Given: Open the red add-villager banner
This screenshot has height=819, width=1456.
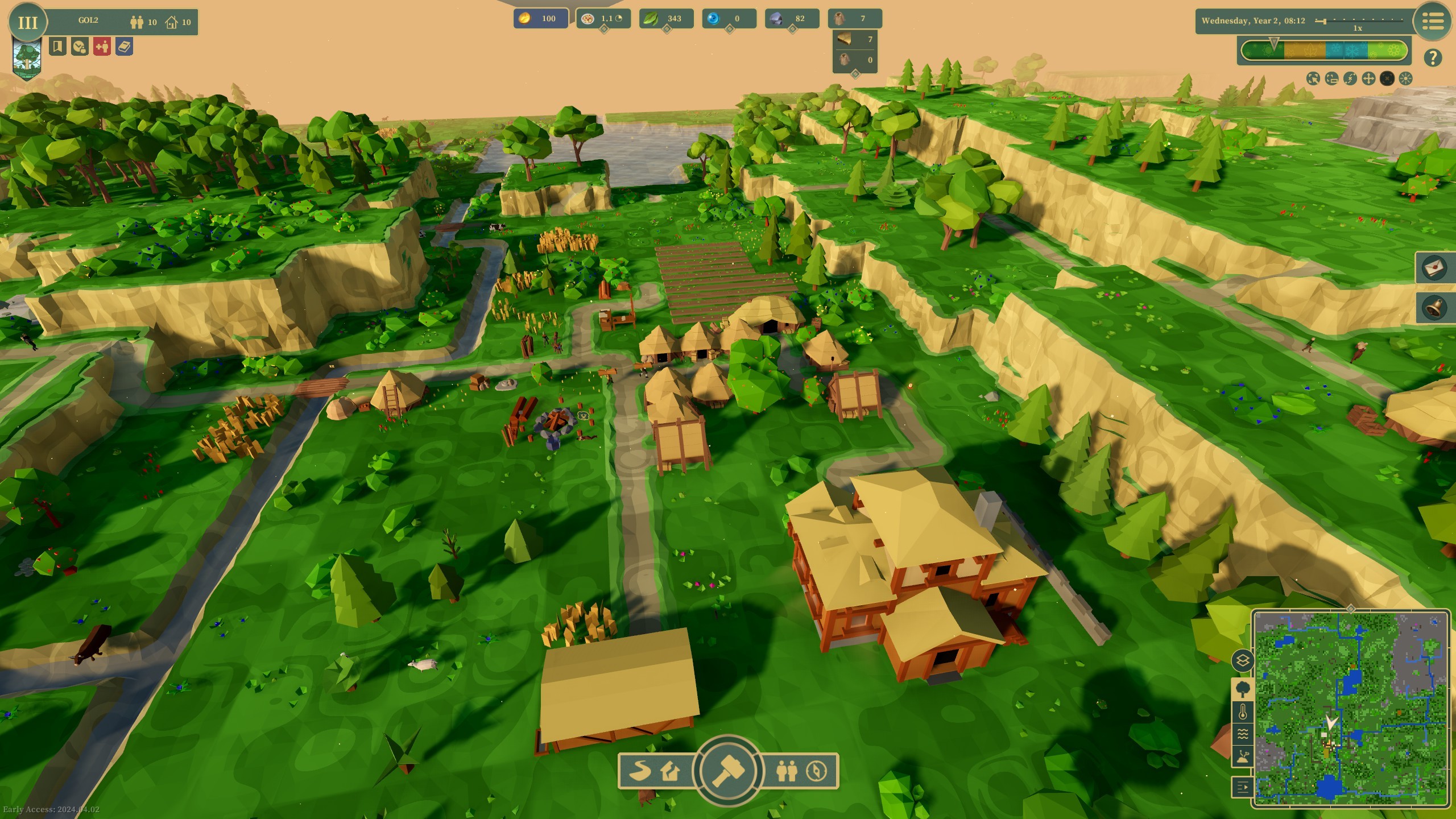Looking at the screenshot, I should pyautogui.click(x=102, y=47).
